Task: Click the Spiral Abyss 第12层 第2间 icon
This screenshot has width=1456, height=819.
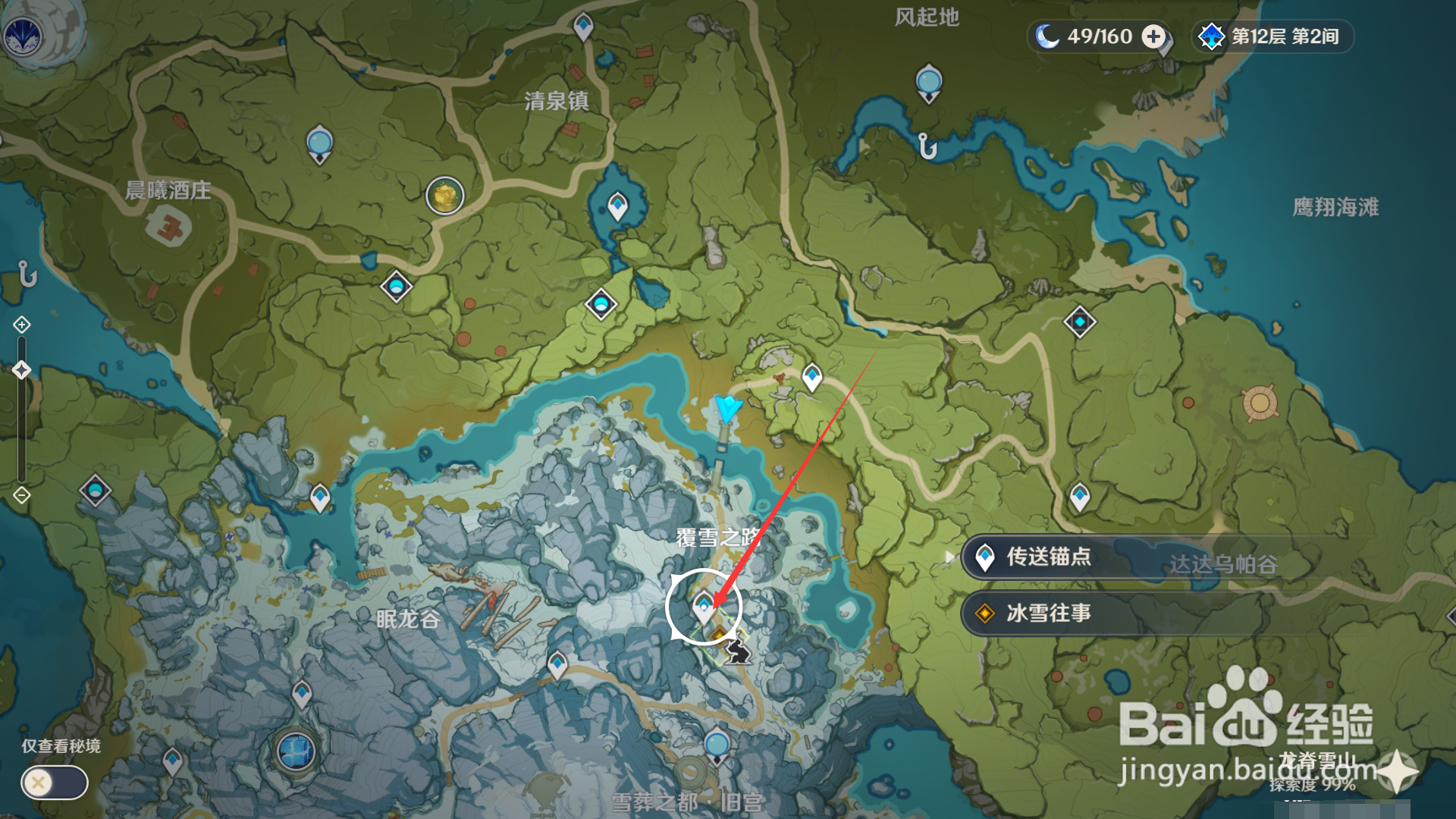Action: point(1213,35)
